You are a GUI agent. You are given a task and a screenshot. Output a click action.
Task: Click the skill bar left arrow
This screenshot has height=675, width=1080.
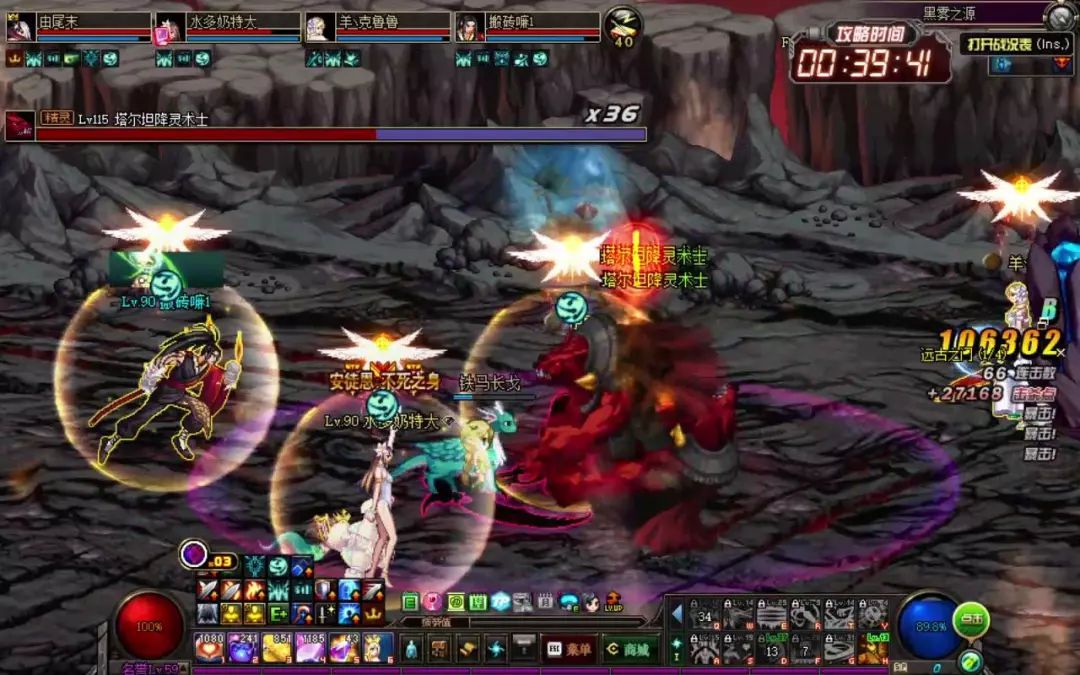(x=677, y=612)
